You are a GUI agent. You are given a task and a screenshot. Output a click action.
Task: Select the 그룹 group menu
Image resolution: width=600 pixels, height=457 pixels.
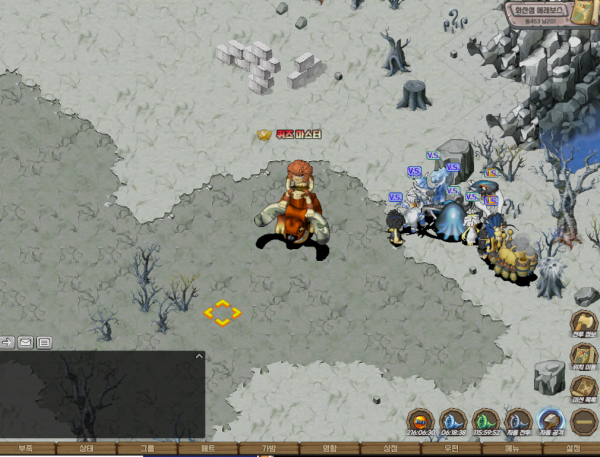[148, 450]
